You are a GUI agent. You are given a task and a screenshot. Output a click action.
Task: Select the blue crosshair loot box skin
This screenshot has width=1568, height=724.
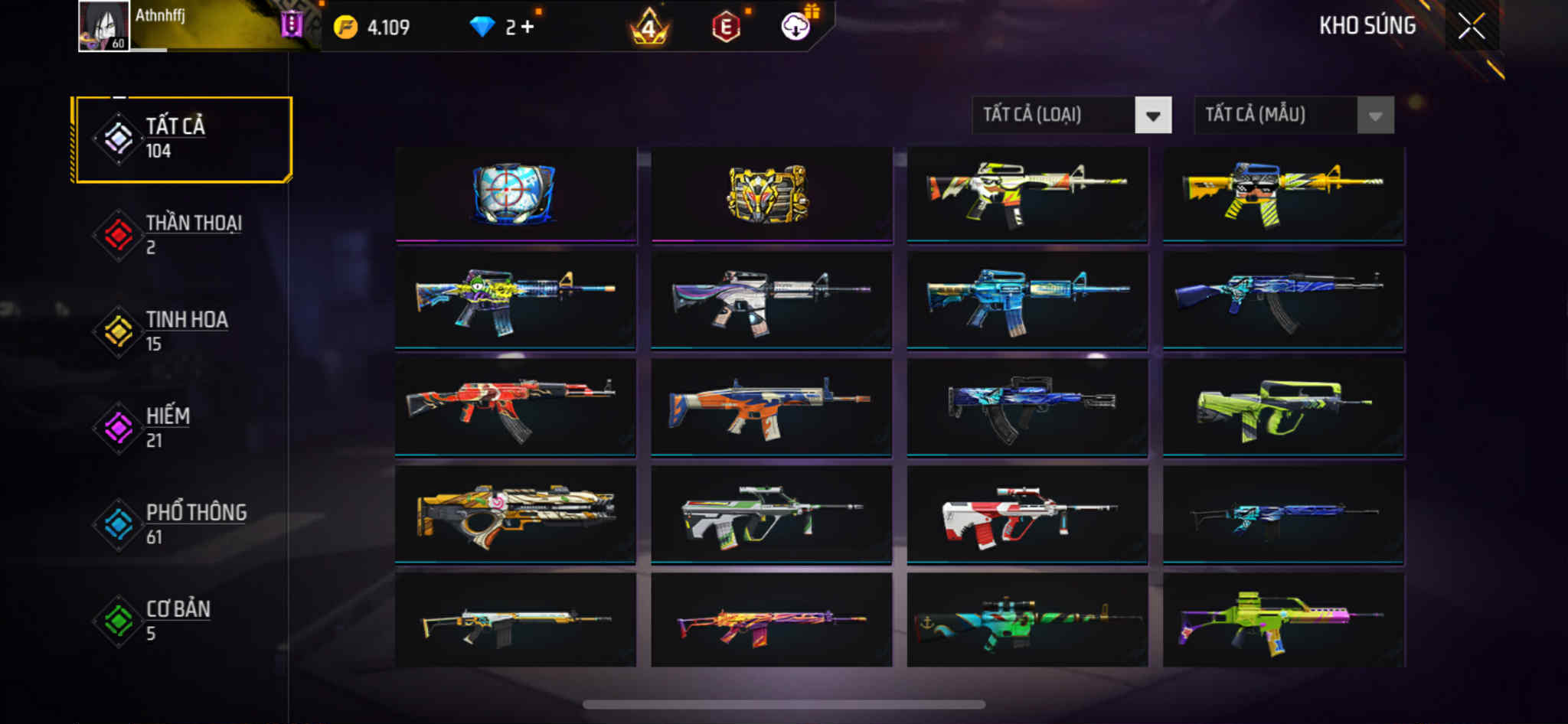coord(515,194)
